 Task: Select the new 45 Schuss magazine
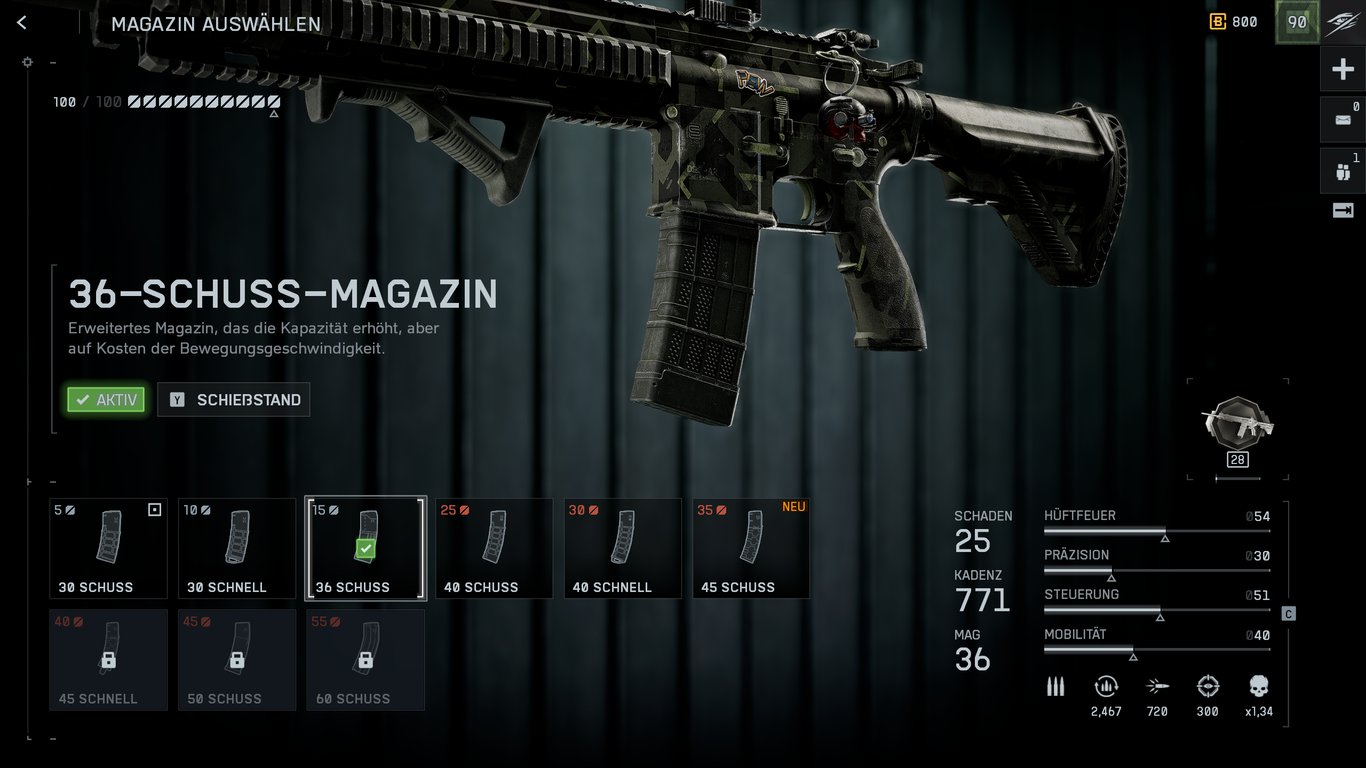pos(751,548)
